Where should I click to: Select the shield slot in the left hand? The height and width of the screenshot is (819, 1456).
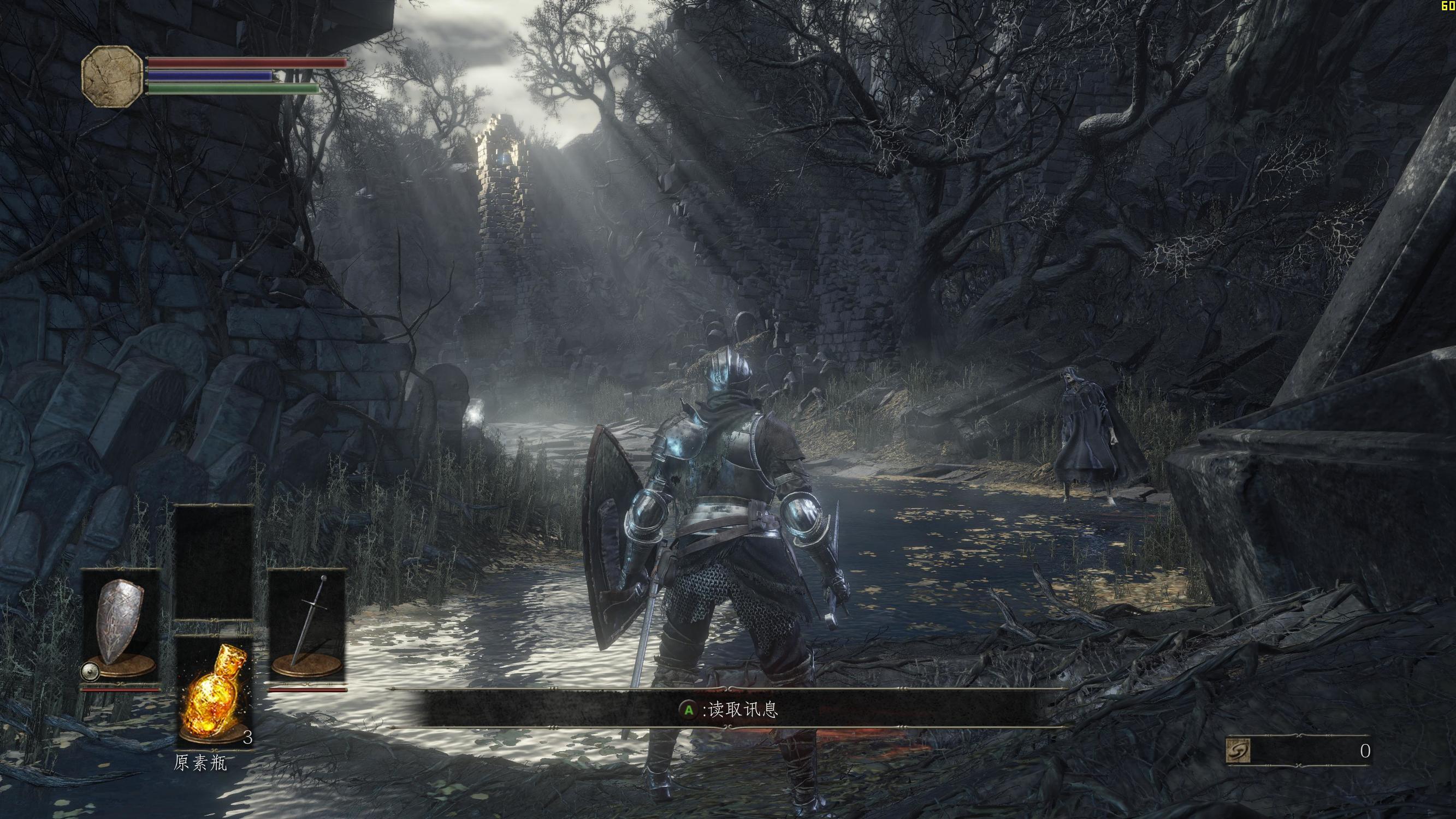click(x=120, y=624)
